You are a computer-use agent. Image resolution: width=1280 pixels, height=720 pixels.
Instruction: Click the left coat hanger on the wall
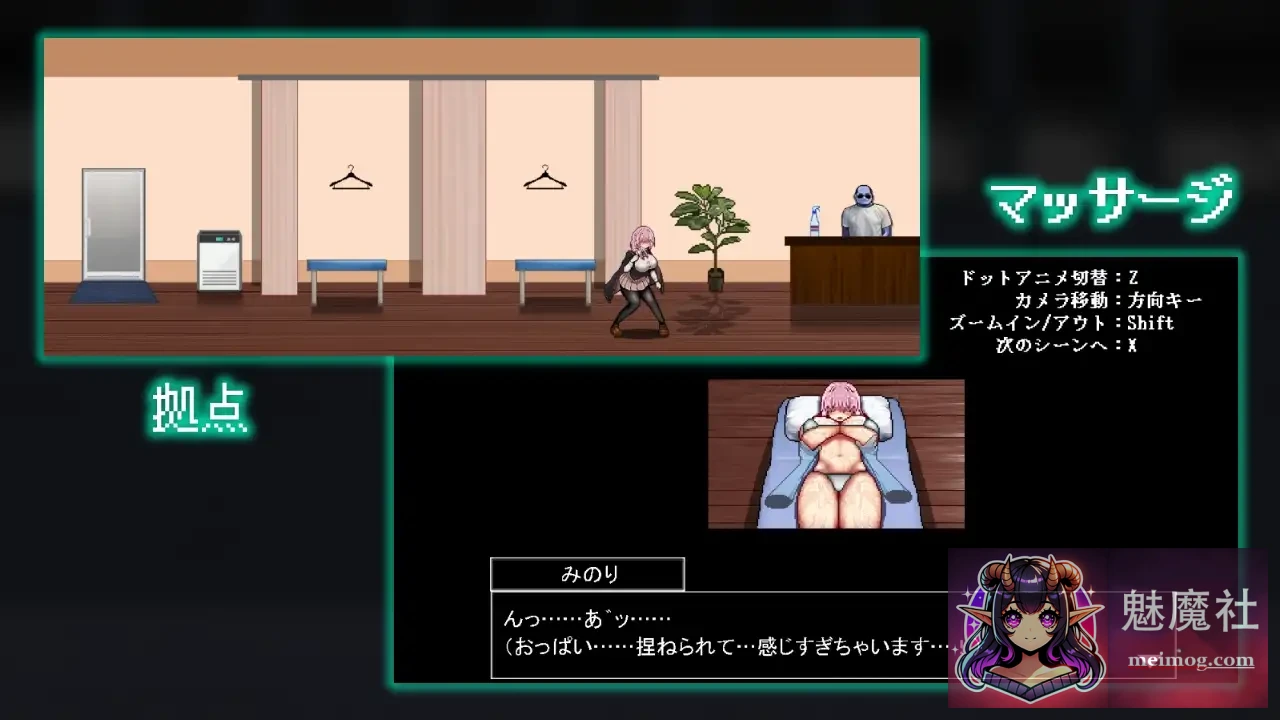(x=349, y=177)
